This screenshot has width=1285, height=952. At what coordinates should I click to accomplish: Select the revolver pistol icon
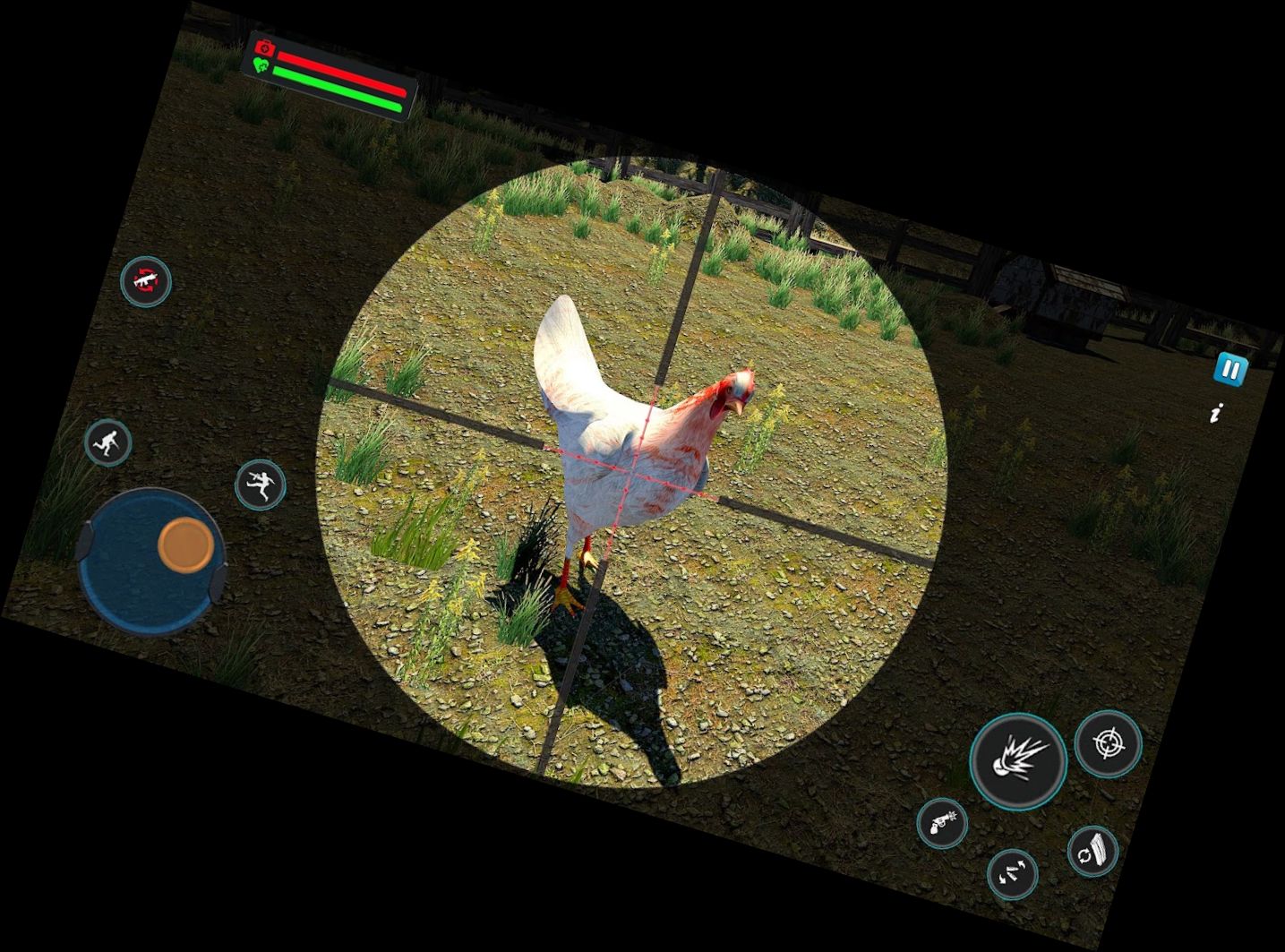[942, 822]
